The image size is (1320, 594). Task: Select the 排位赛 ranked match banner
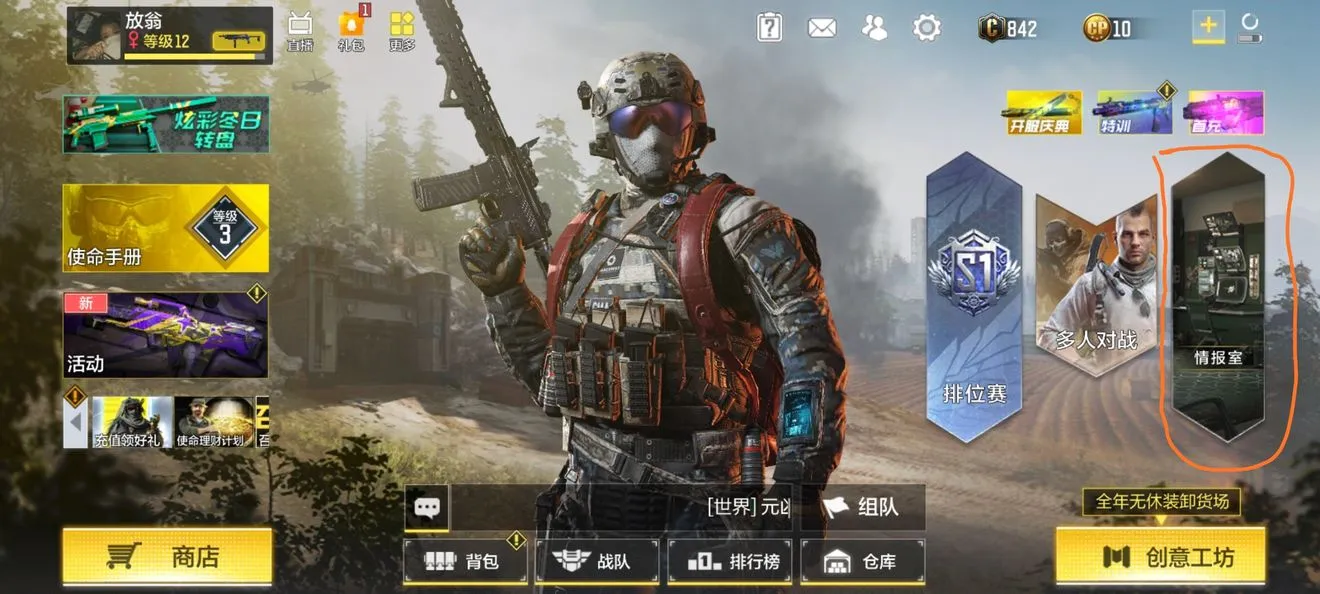point(974,300)
